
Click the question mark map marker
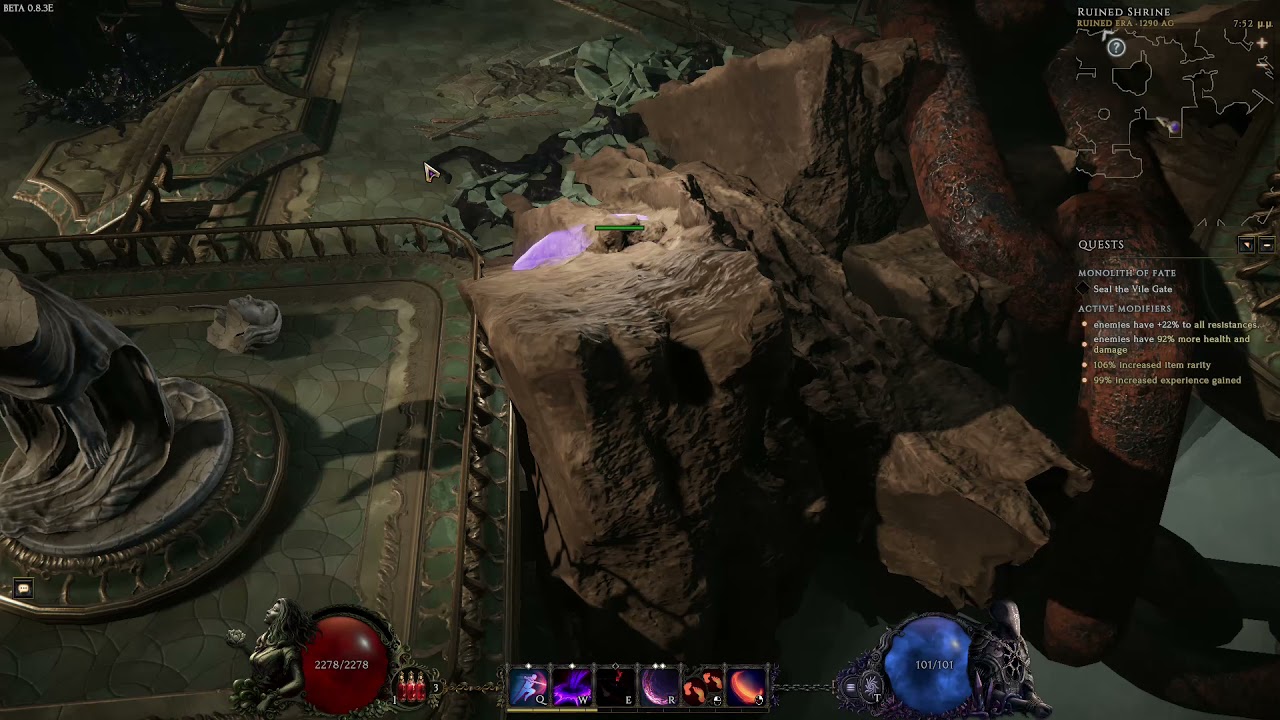[1116, 48]
